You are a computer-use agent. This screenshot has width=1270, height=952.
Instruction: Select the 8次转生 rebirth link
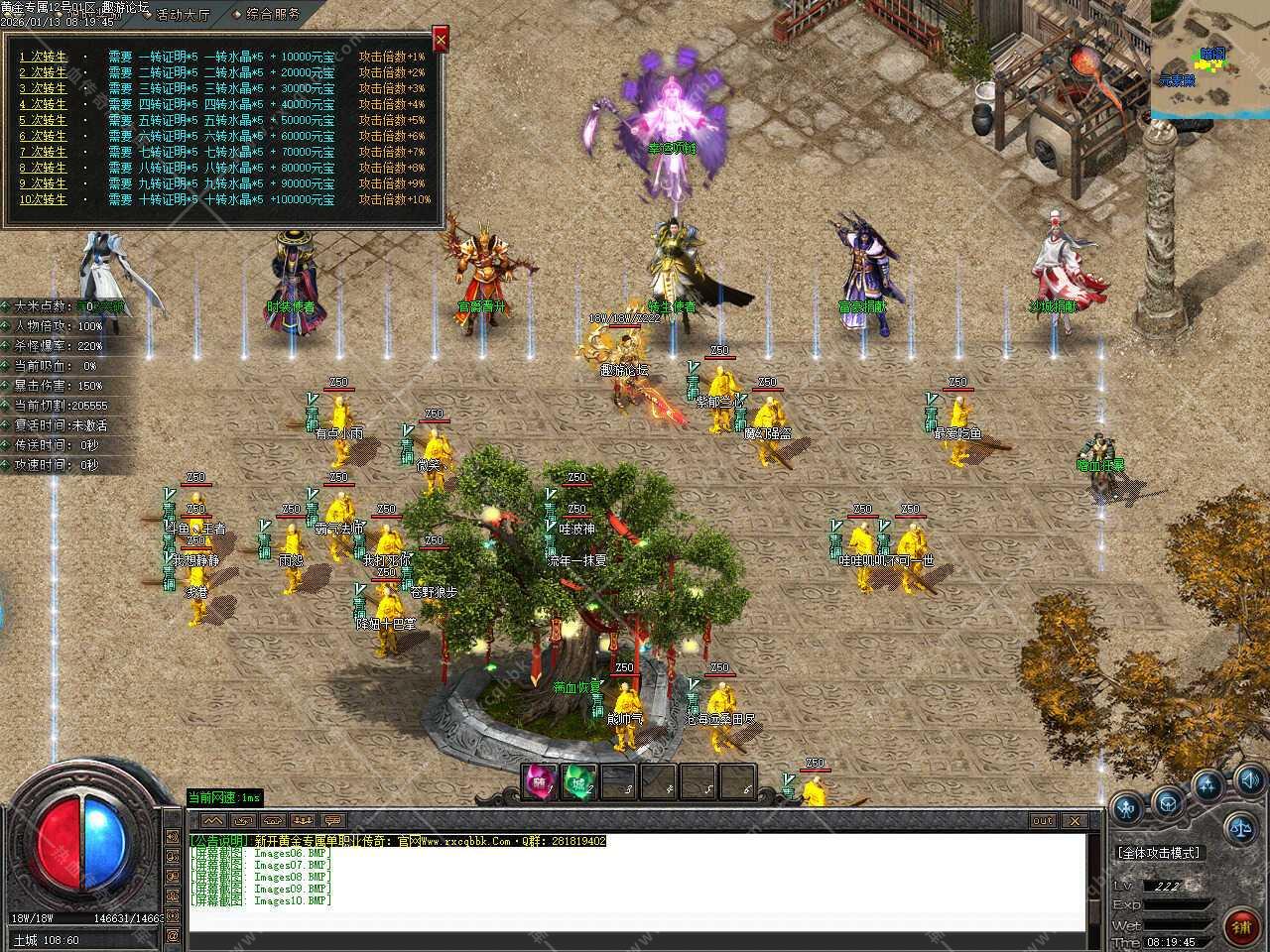(44, 168)
